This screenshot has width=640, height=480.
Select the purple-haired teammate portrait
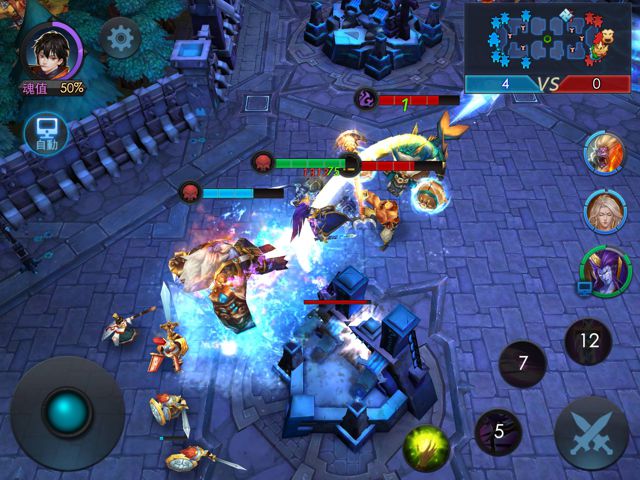(604, 270)
